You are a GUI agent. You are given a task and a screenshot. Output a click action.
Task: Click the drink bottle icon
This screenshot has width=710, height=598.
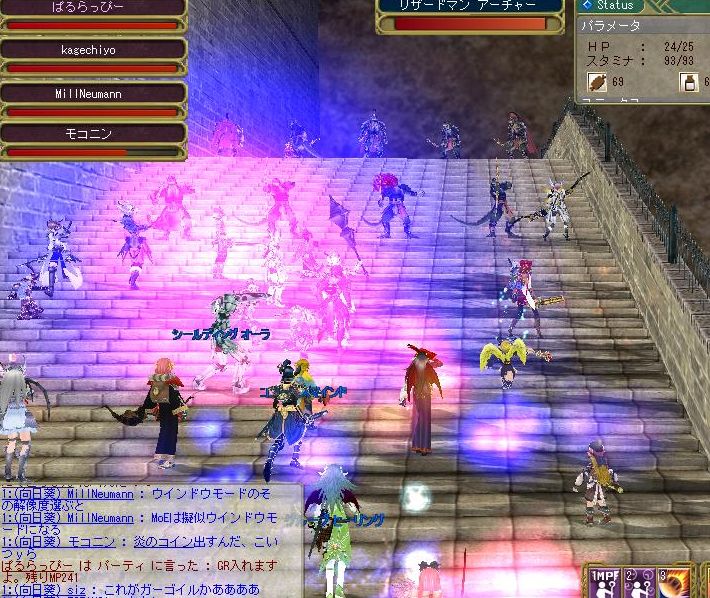[689, 81]
